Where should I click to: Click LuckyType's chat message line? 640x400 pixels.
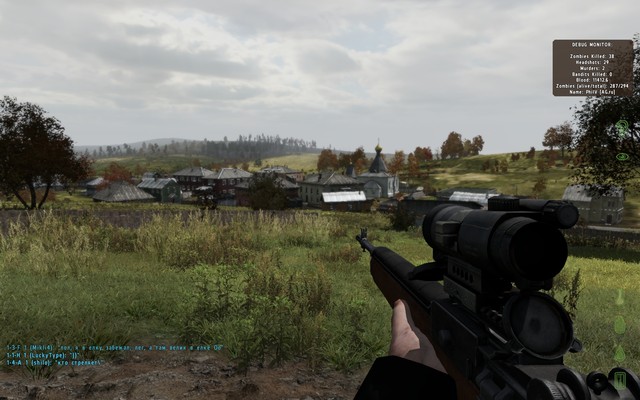45,355
